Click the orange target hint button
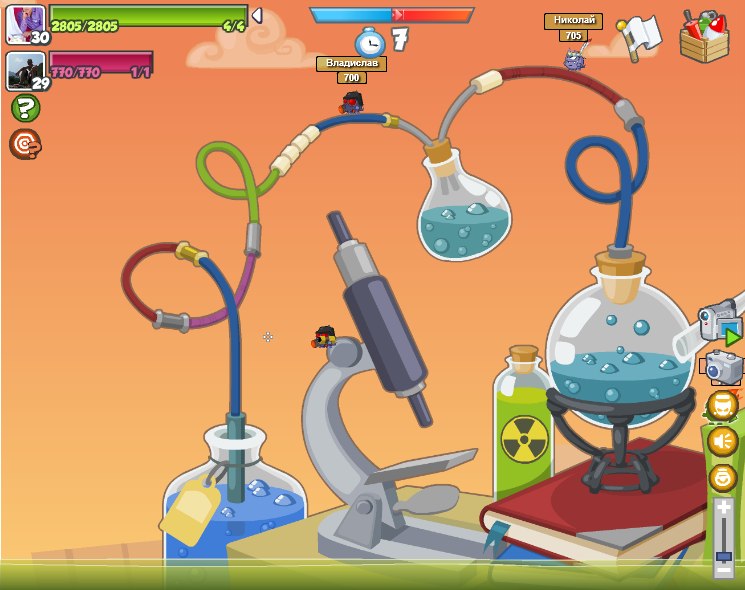The height and width of the screenshot is (590, 745). 24,144
